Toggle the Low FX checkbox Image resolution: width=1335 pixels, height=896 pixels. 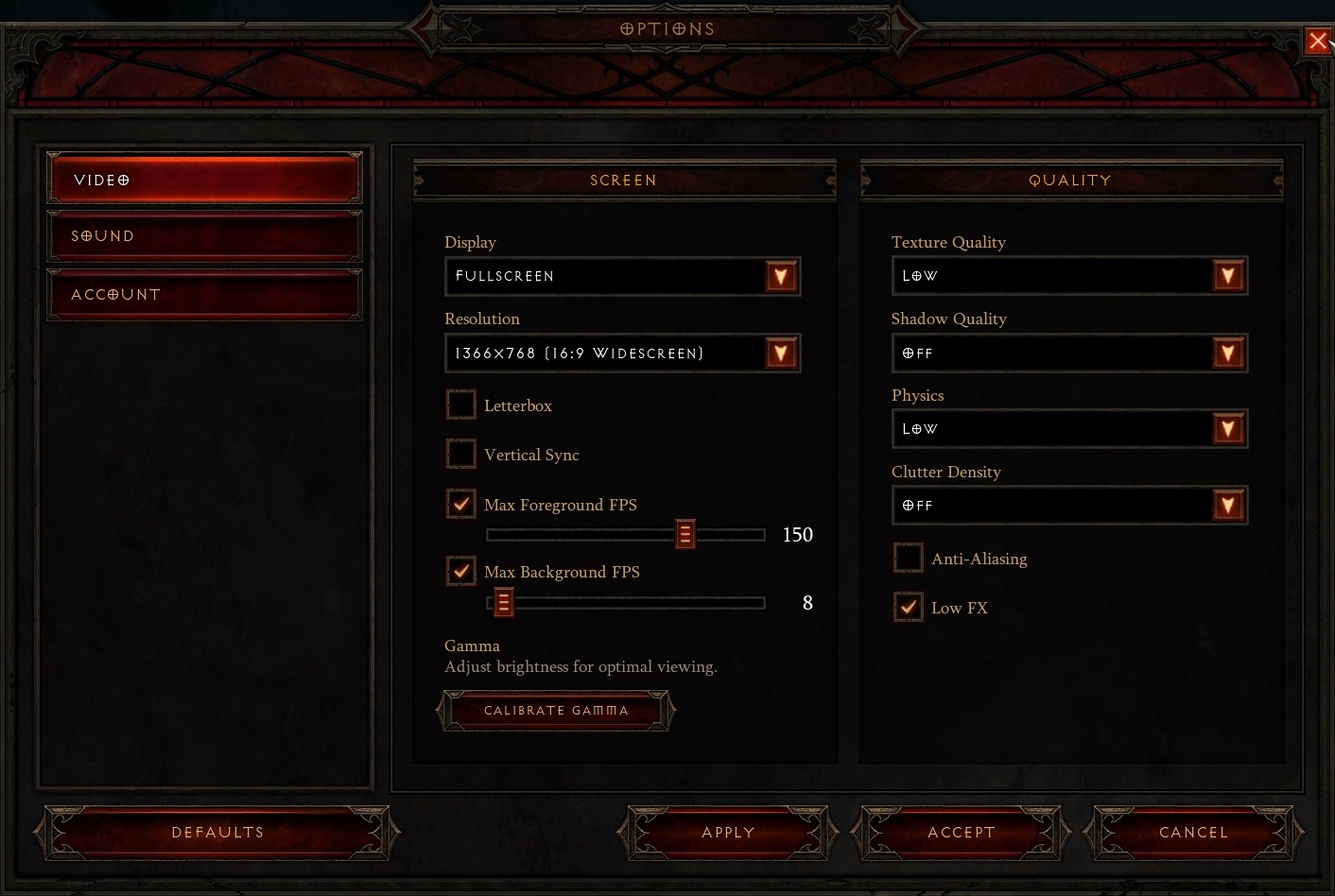909,607
